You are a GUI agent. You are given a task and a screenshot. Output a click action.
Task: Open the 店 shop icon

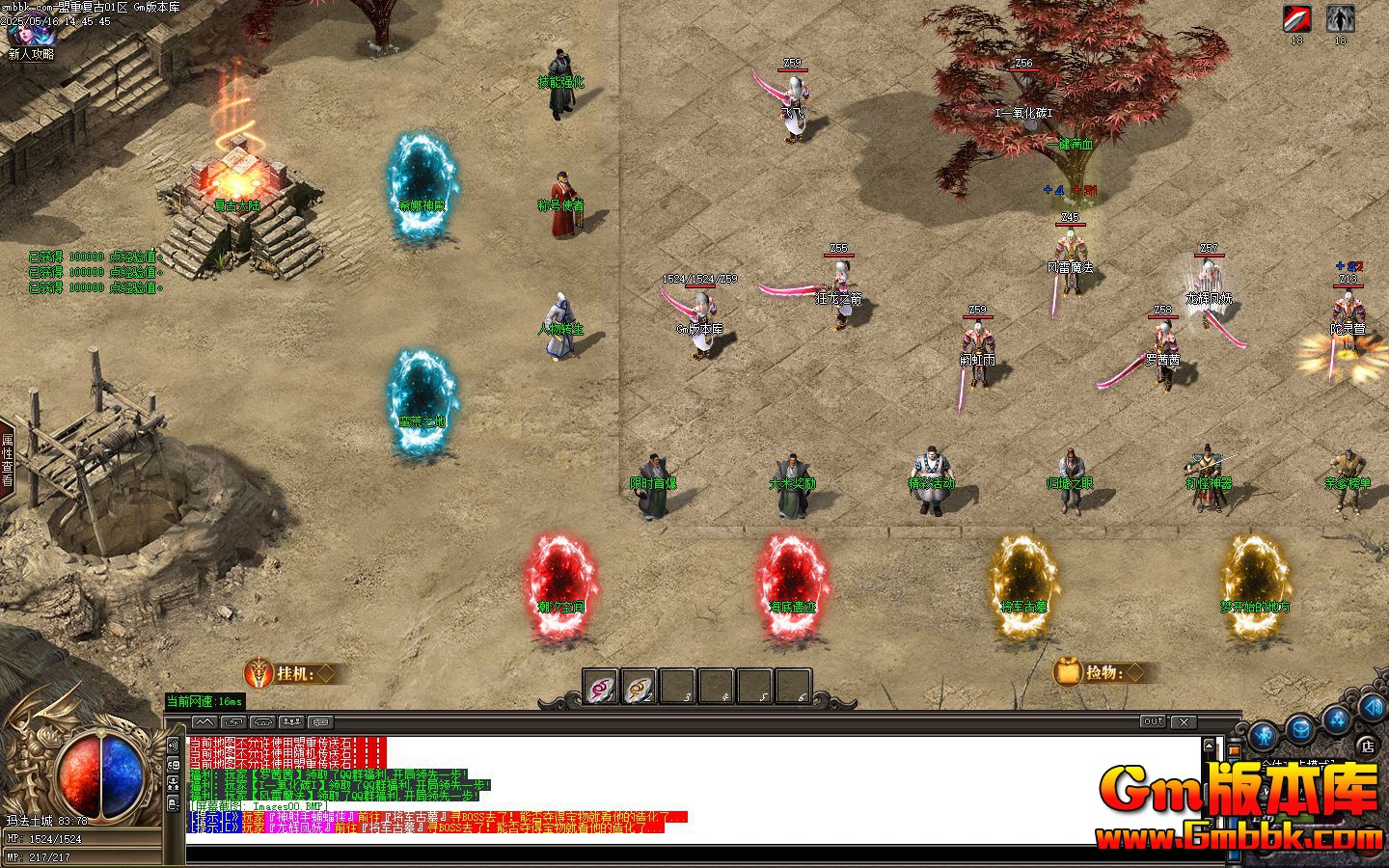click(x=1367, y=746)
